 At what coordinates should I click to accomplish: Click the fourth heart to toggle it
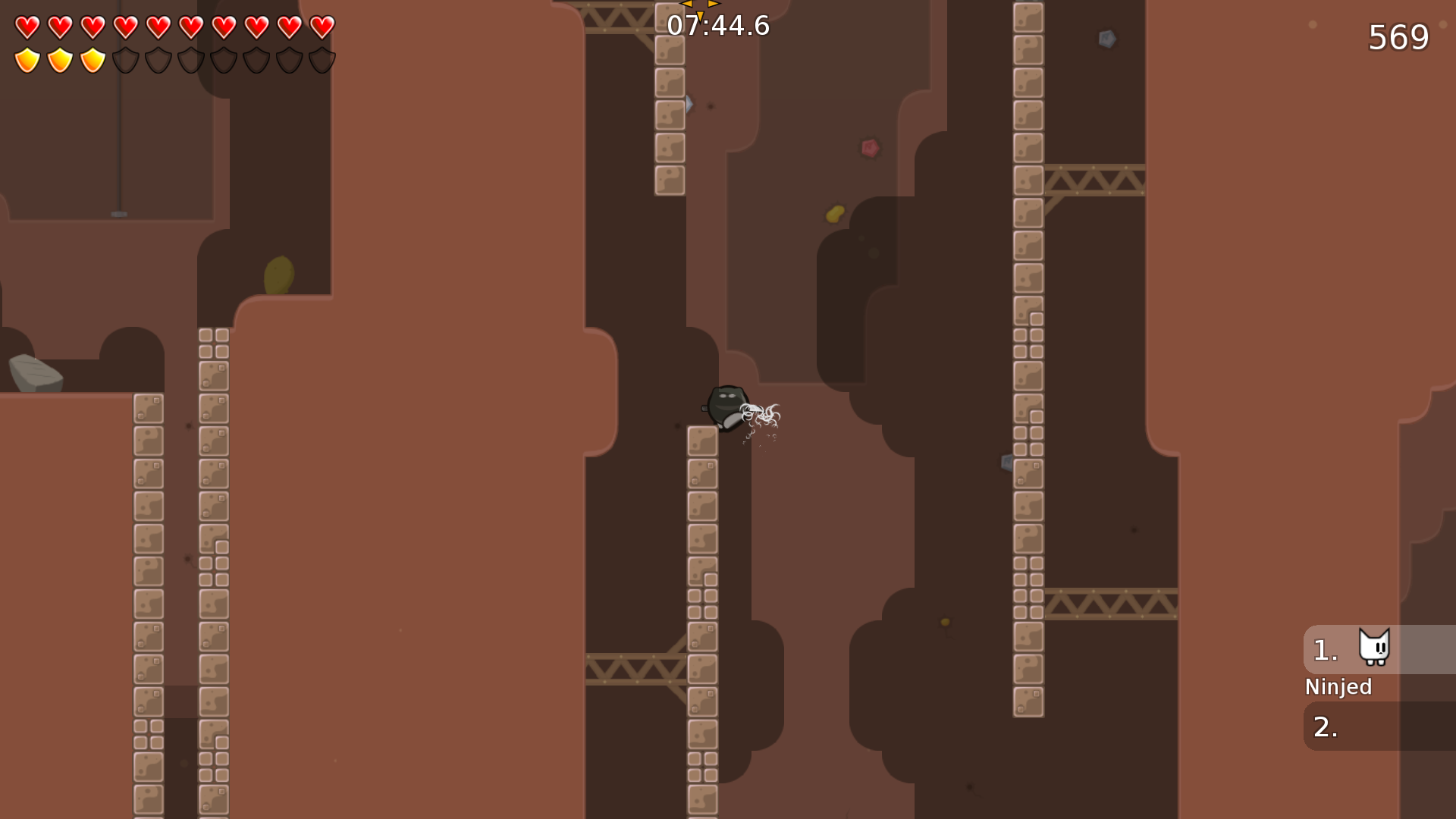point(124,25)
